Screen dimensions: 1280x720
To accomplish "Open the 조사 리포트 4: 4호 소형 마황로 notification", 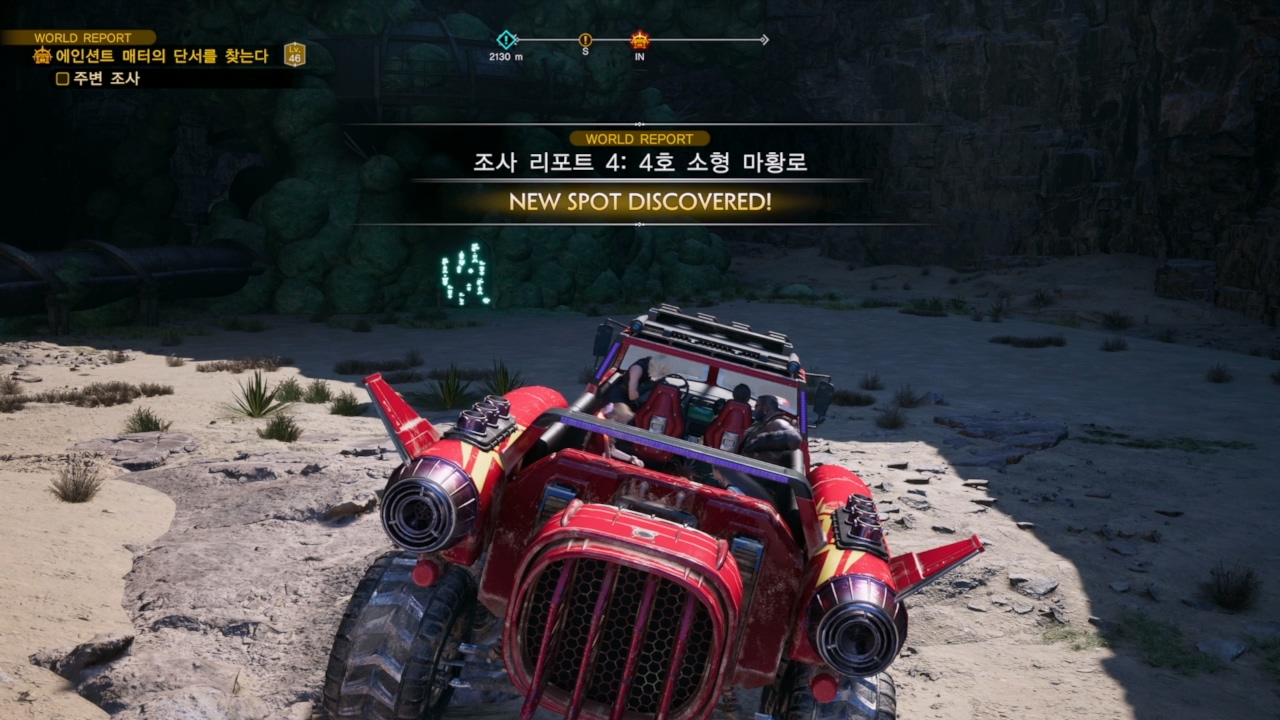I will [x=640, y=162].
